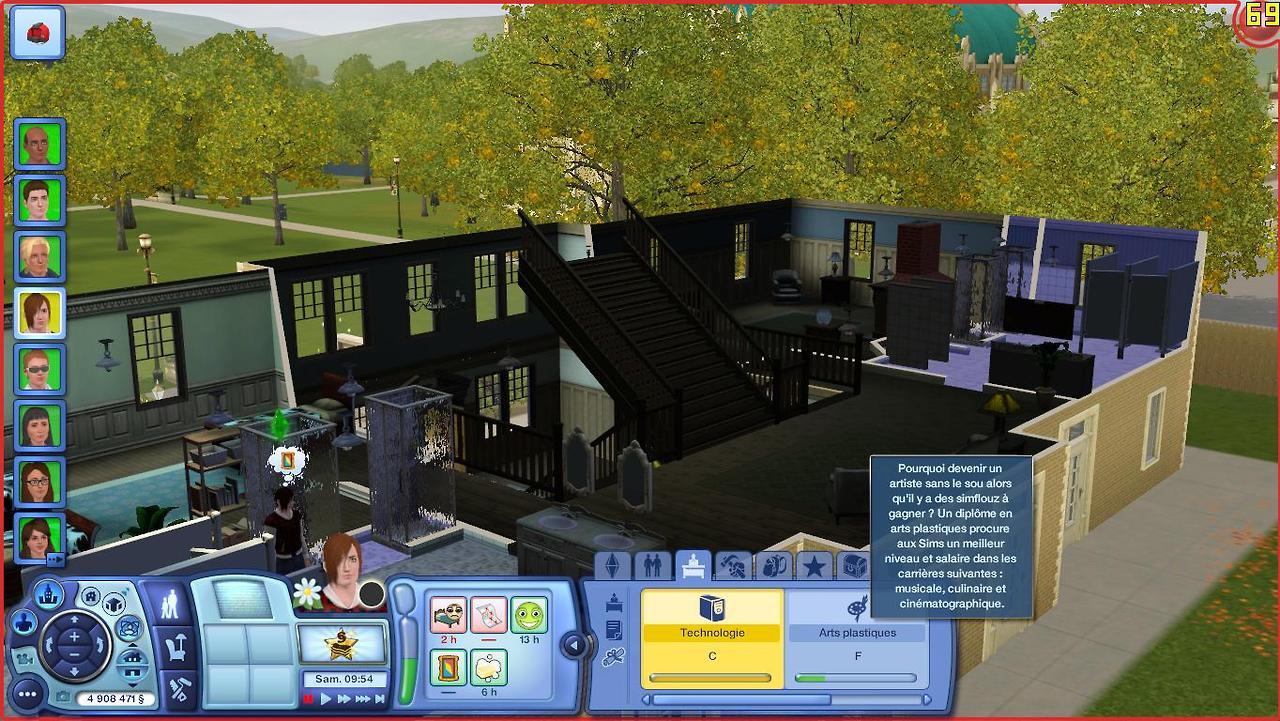Pause the game with the red pause button
Viewport: 1280px width, 721px height.
click(x=308, y=699)
